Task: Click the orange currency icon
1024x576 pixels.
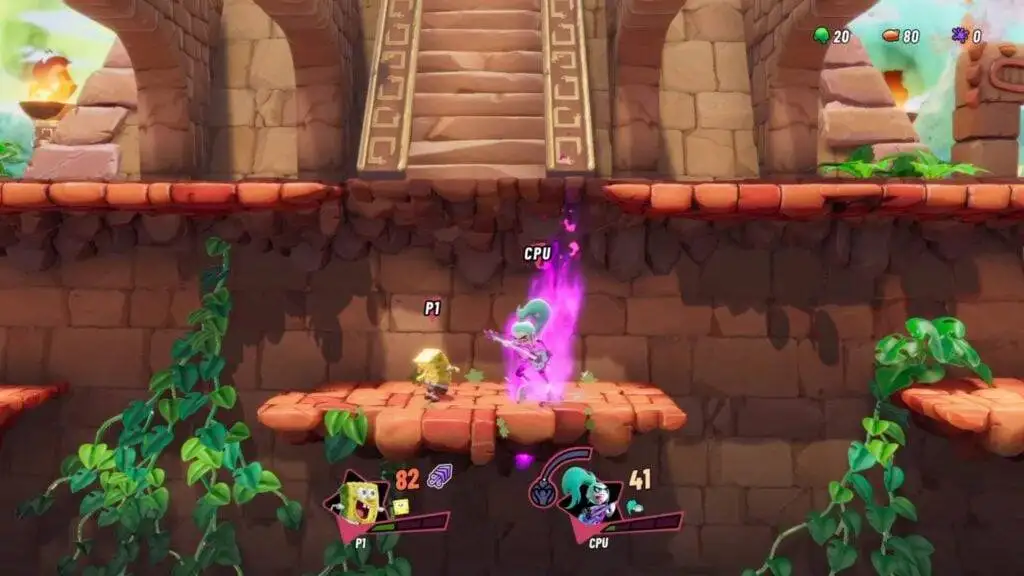Action: click(891, 36)
